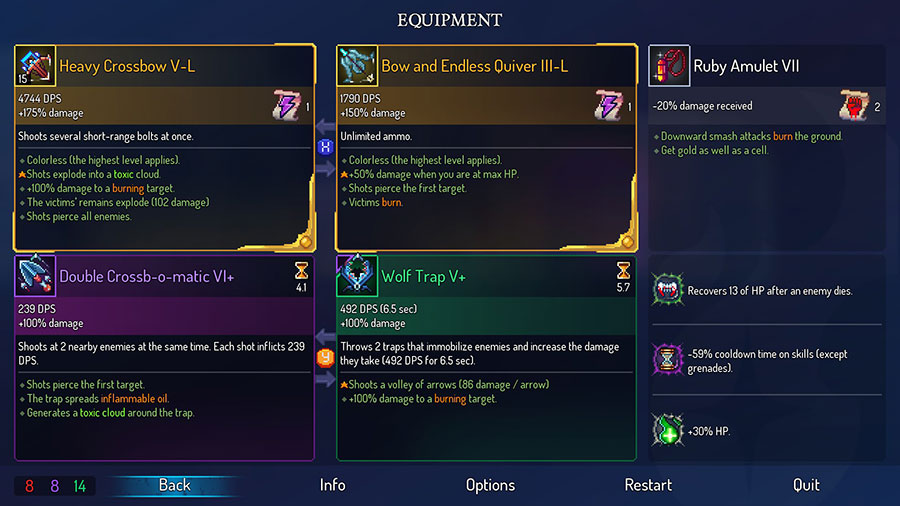900x506 pixels.
Task: Click the Double Crossb-o-matic turret icon
Action: tap(36, 275)
